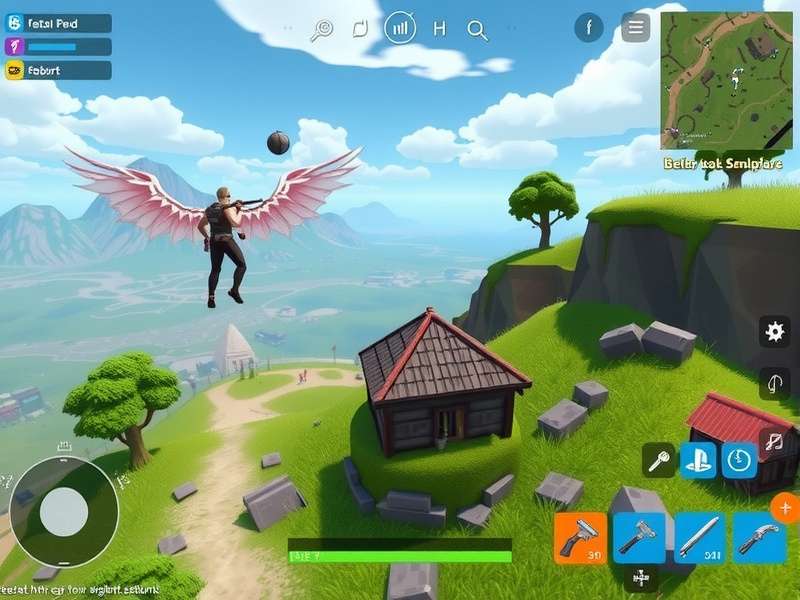Toggle the crossed-out music note icon
The height and width of the screenshot is (600, 800).
(x=772, y=440)
